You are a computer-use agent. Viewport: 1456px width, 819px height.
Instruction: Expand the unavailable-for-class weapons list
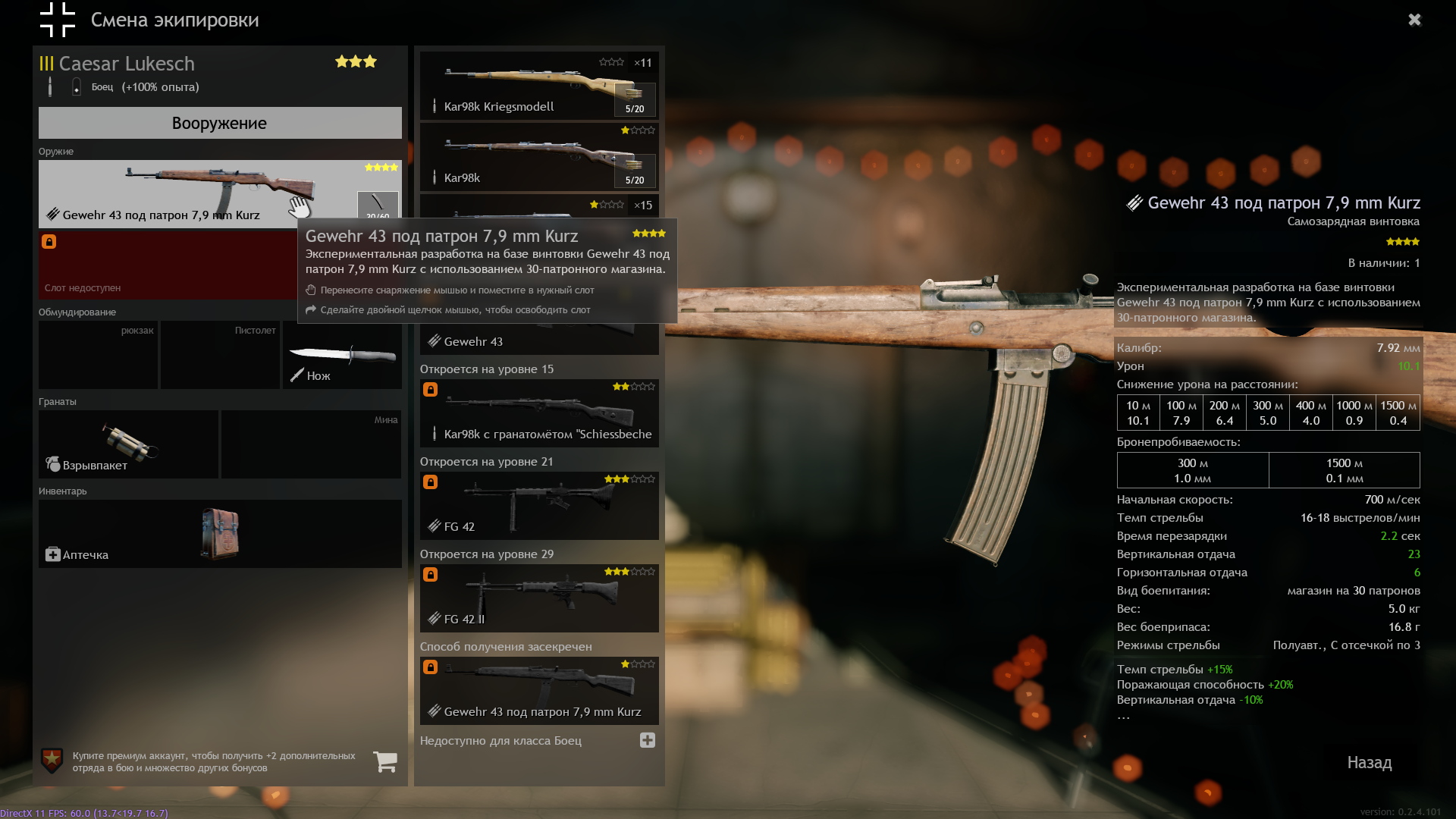click(647, 740)
